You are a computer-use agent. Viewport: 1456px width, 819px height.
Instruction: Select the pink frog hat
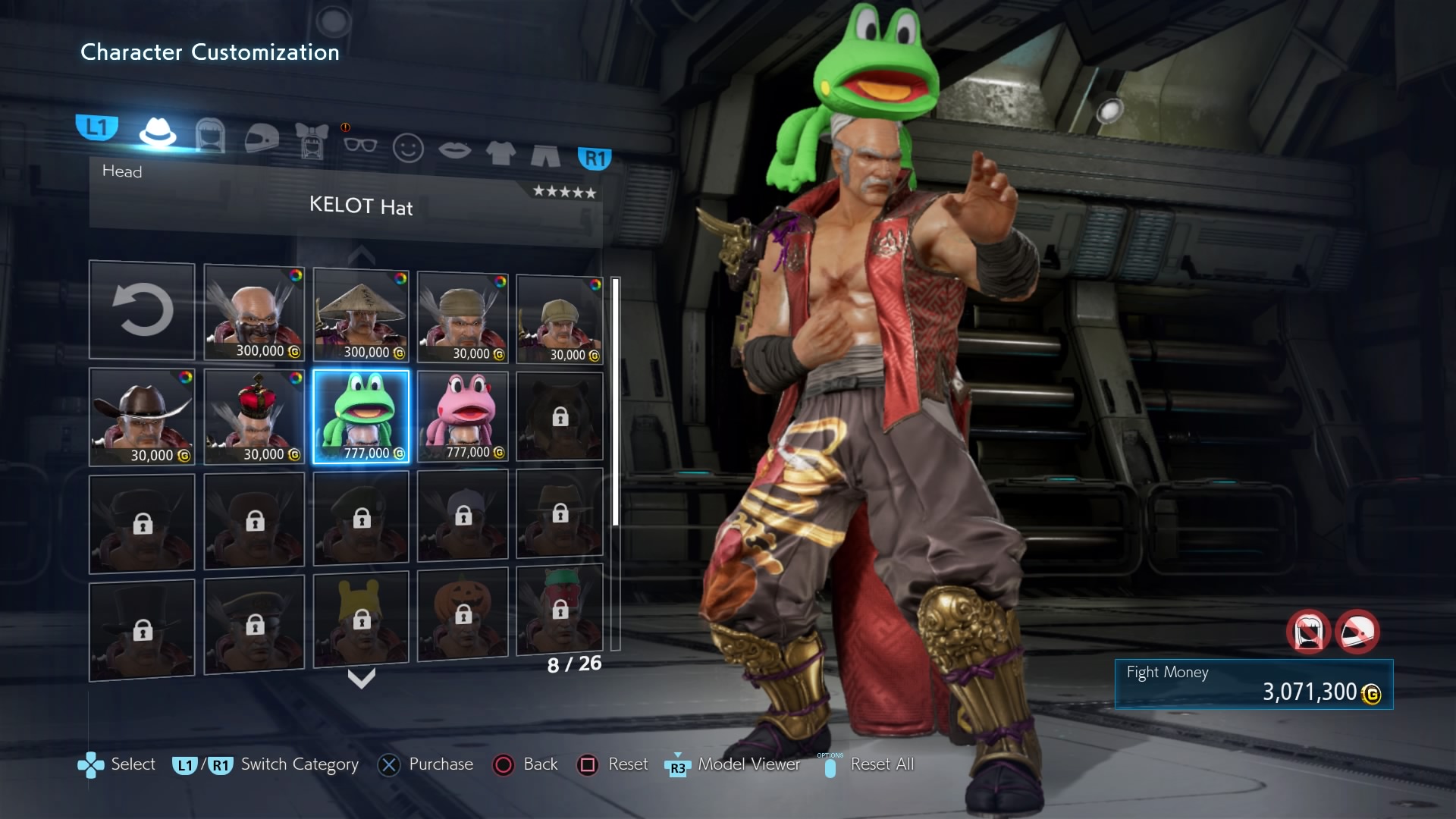pyautogui.click(x=463, y=416)
